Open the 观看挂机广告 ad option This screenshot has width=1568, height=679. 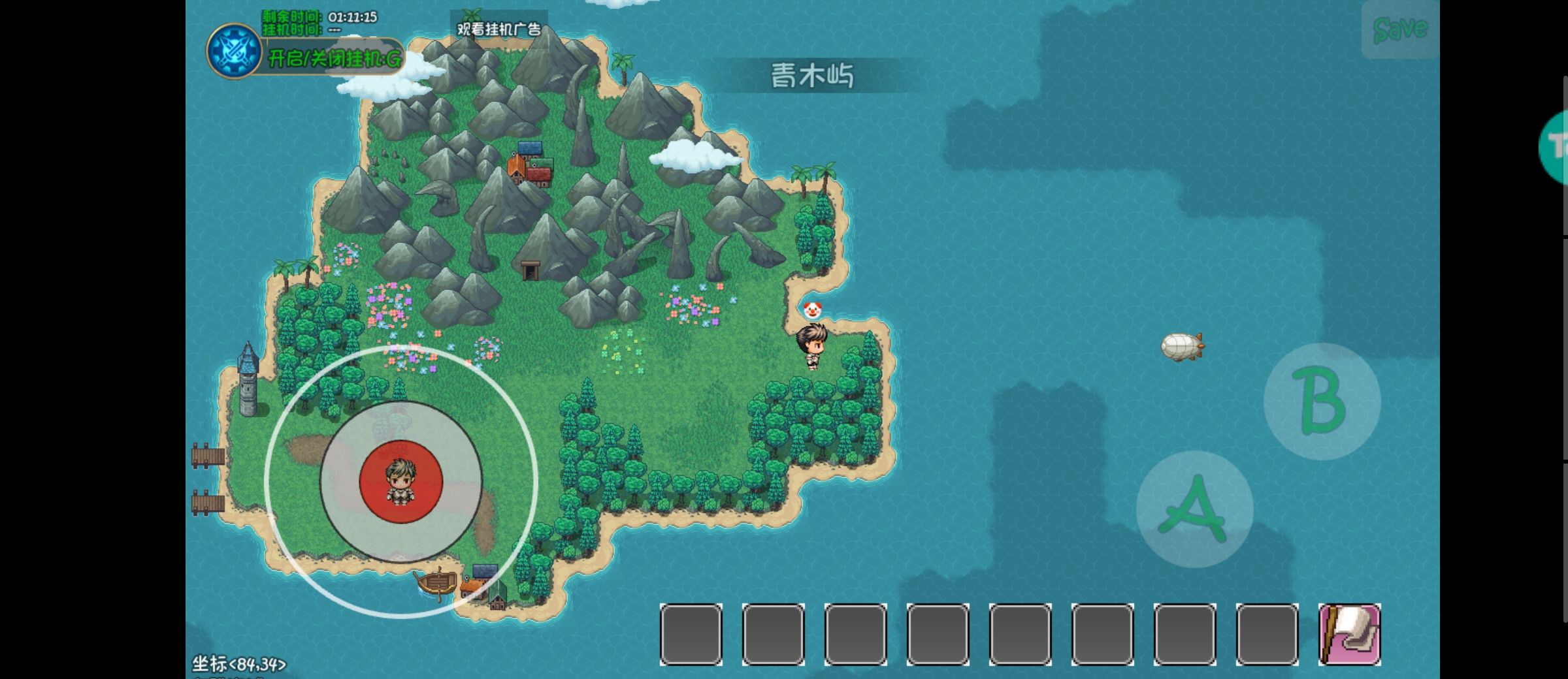click(x=498, y=29)
